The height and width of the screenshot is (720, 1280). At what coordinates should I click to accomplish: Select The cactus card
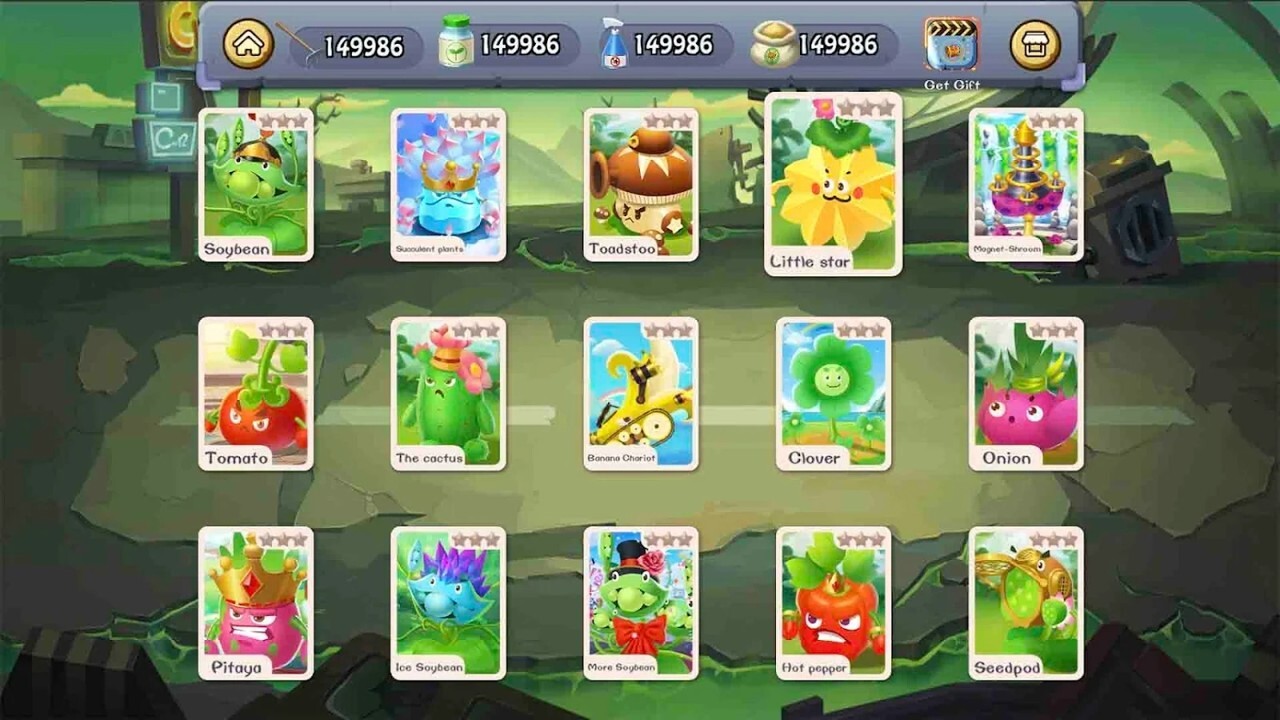(x=448, y=394)
